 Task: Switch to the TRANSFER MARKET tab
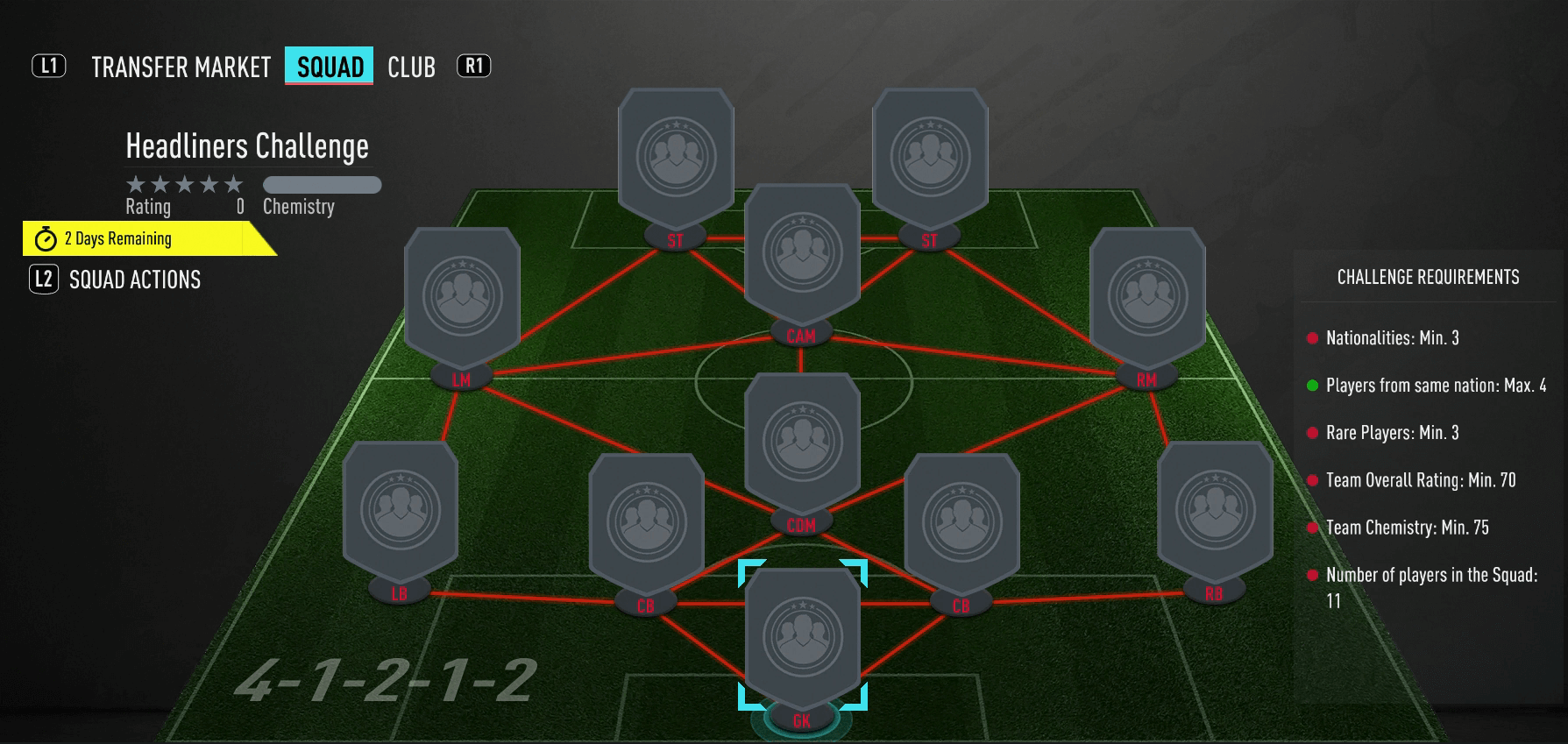[x=179, y=67]
